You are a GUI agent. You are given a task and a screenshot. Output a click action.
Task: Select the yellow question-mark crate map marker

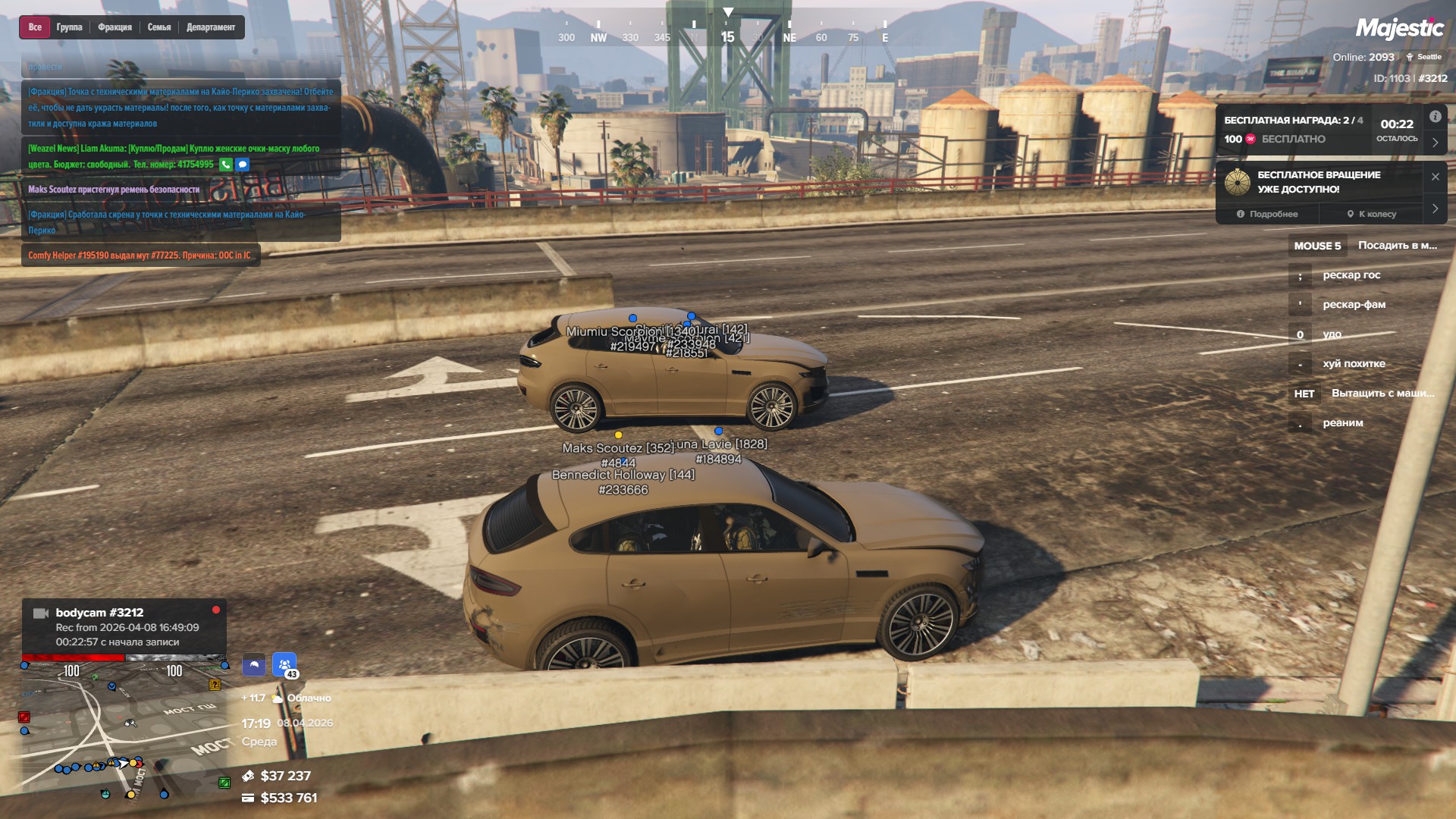(215, 685)
